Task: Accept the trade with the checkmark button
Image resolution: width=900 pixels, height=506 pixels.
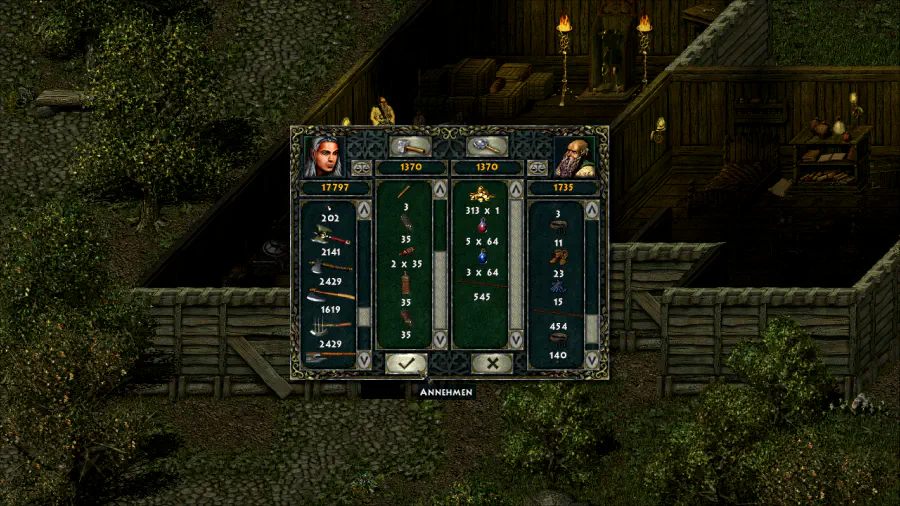Action: pyautogui.click(x=405, y=364)
